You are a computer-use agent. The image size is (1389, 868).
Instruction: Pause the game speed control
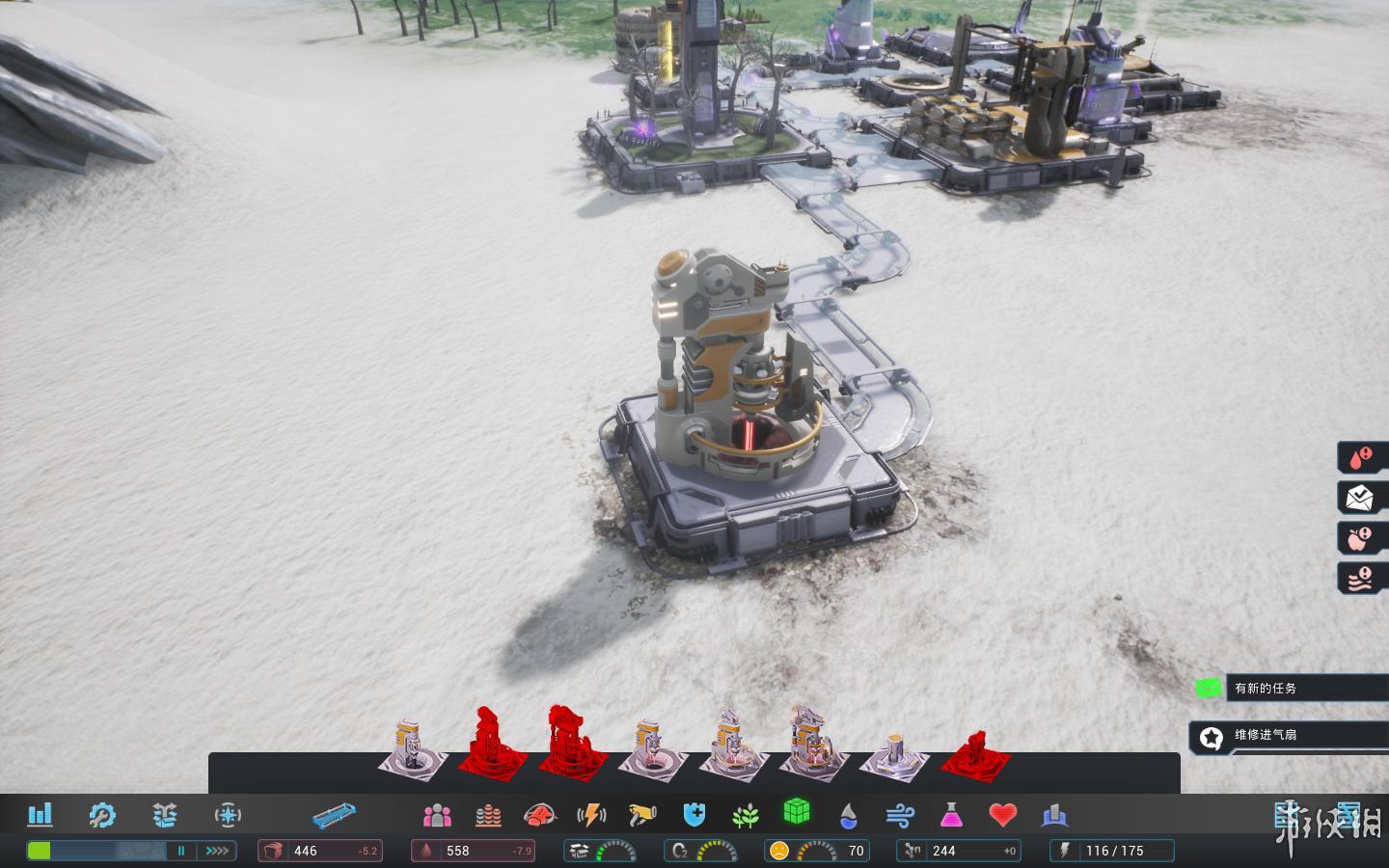coord(180,851)
